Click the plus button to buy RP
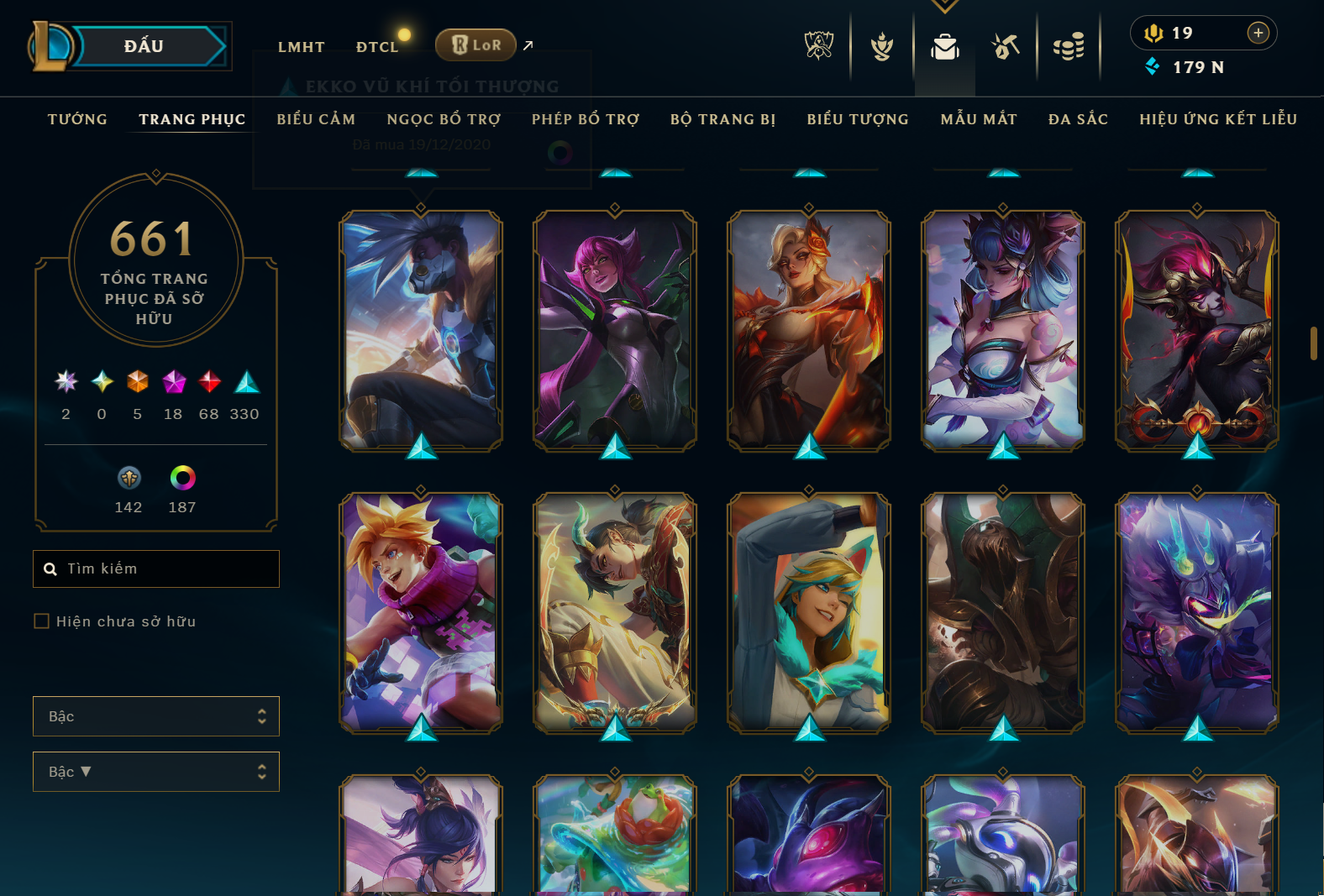This screenshot has width=1324, height=896. tap(1258, 33)
